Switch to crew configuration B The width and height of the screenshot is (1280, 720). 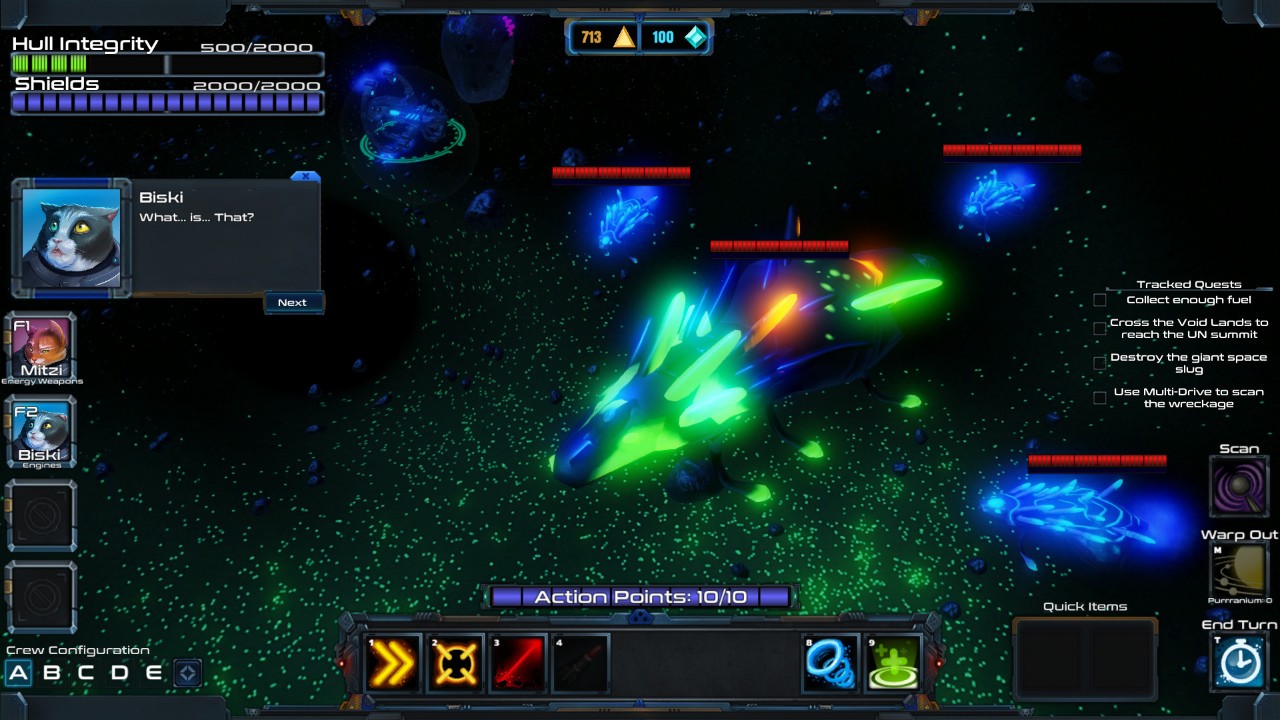[x=52, y=673]
